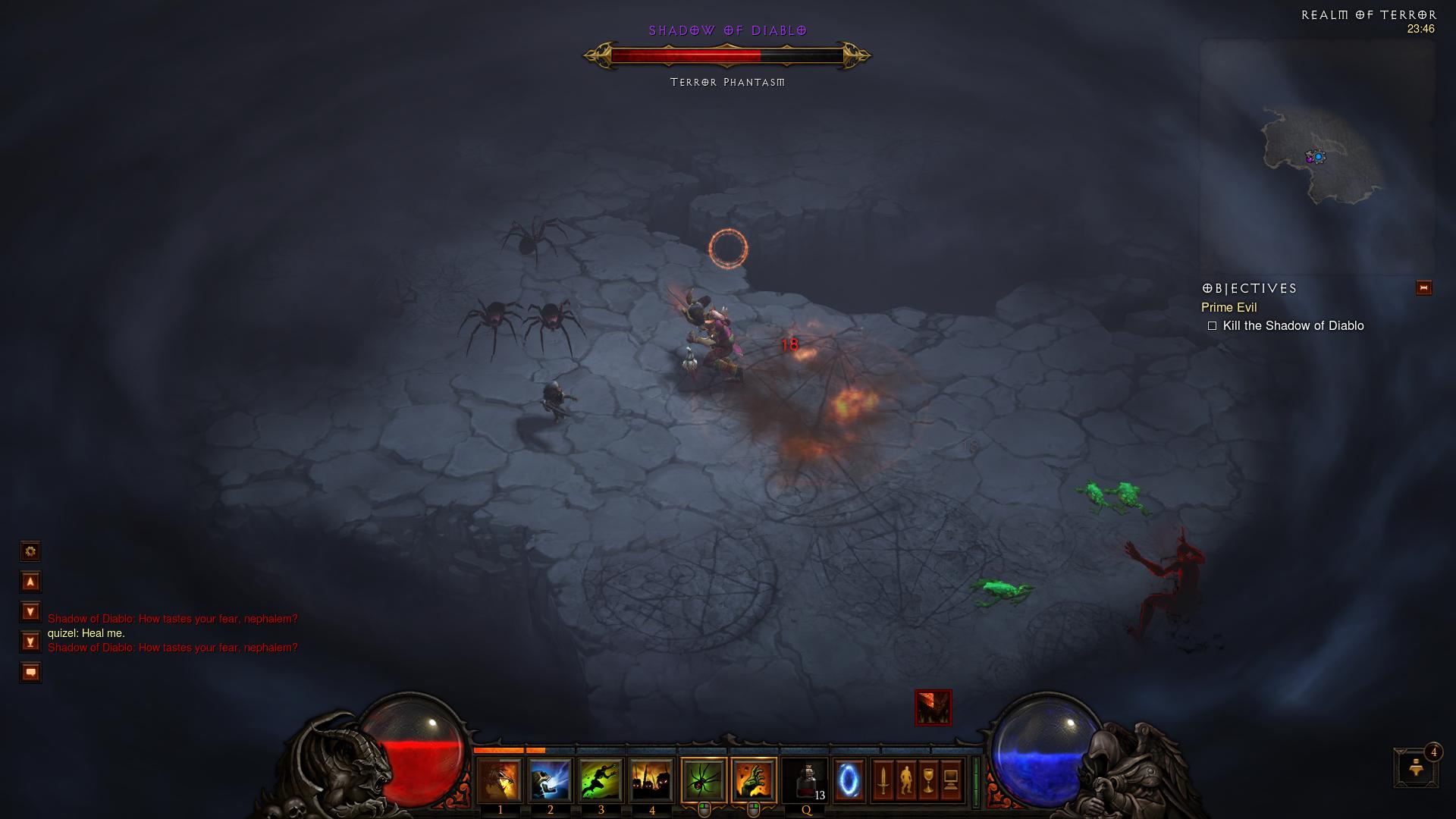Select the grasping zombie hand skill
Screen dimensions: 1456x819
click(x=754, y=780)
